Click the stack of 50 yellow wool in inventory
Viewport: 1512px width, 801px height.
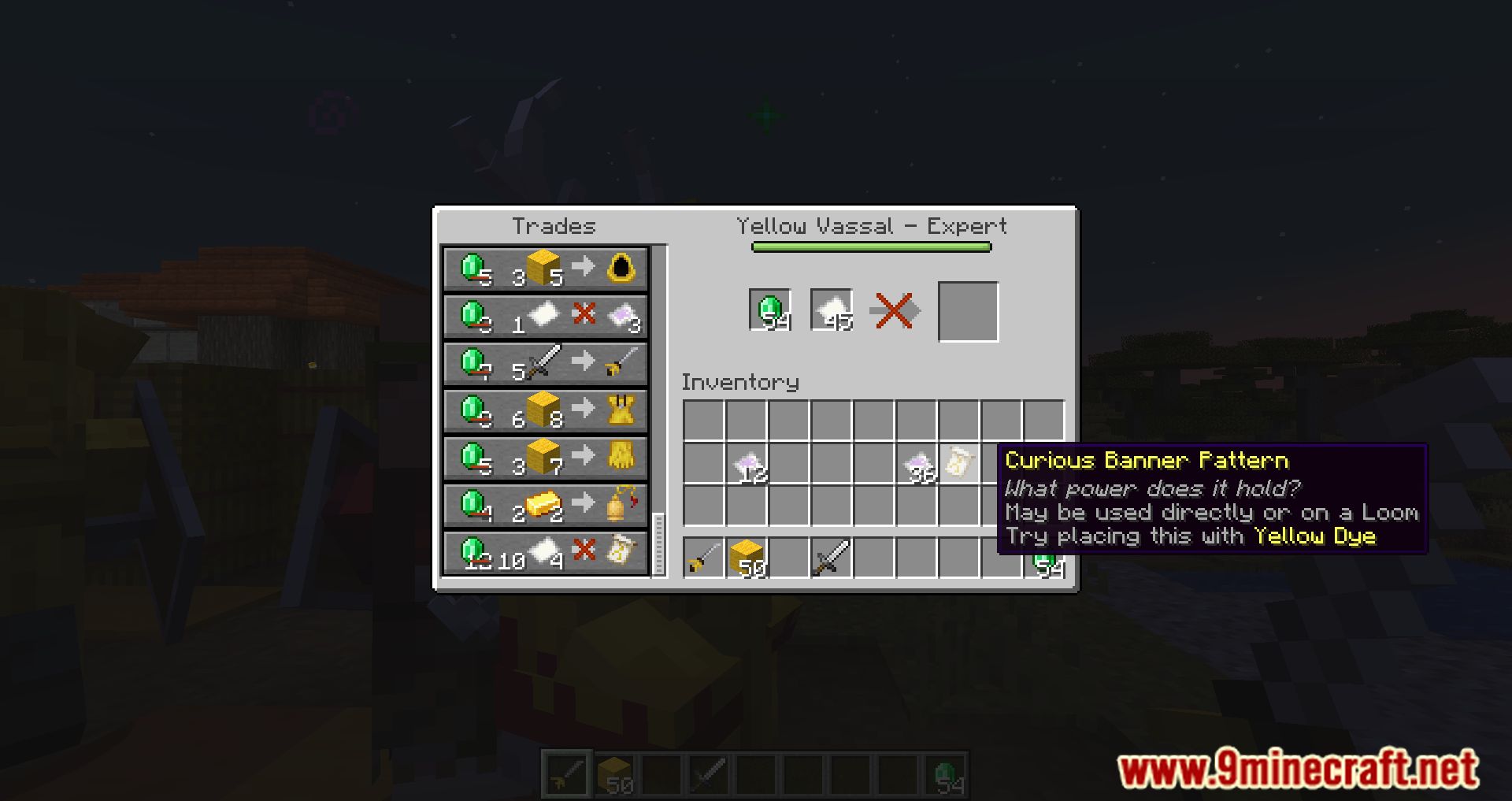(x=749, y=558)
